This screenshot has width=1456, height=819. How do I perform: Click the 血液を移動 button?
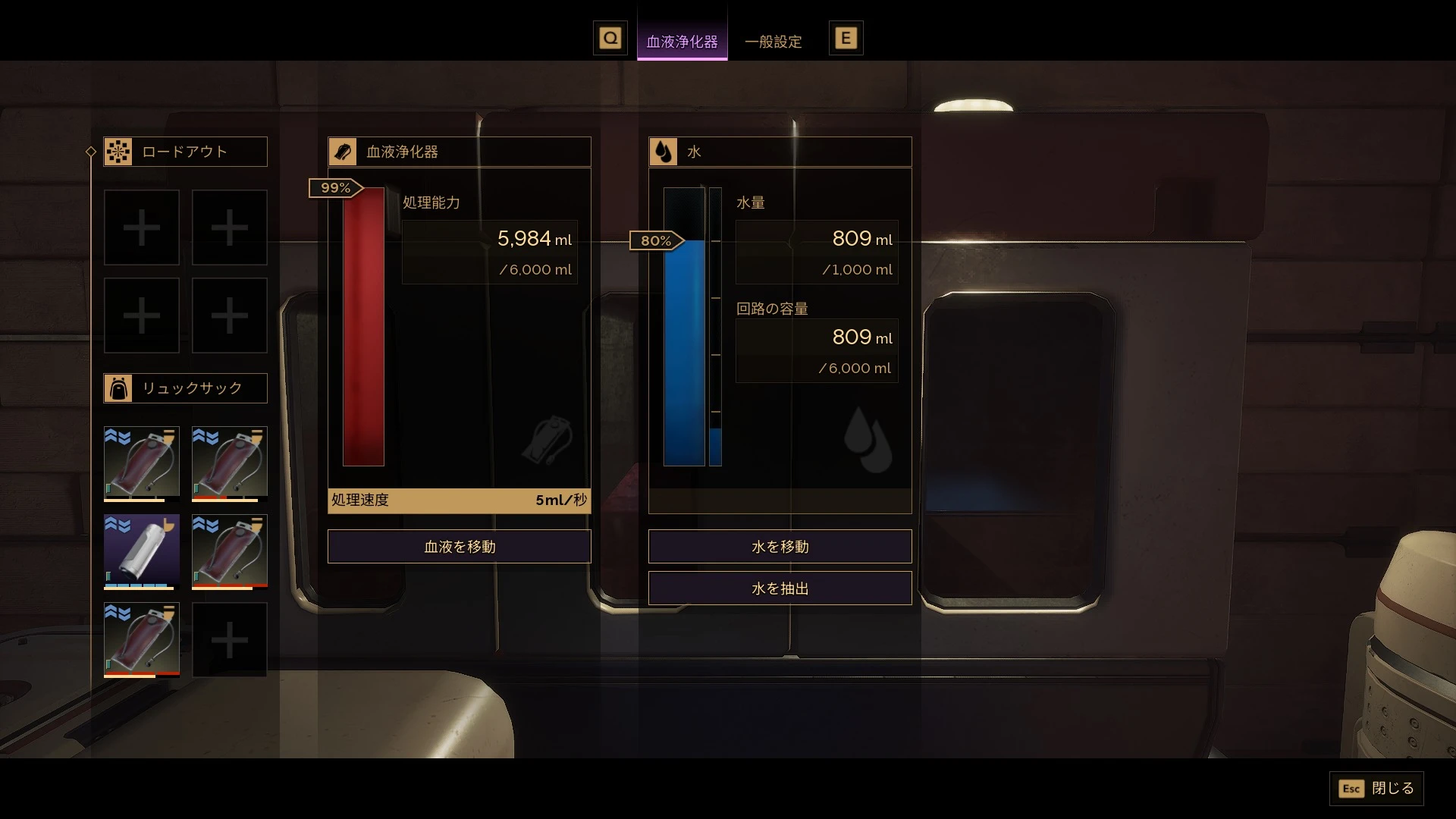point(459,547)
